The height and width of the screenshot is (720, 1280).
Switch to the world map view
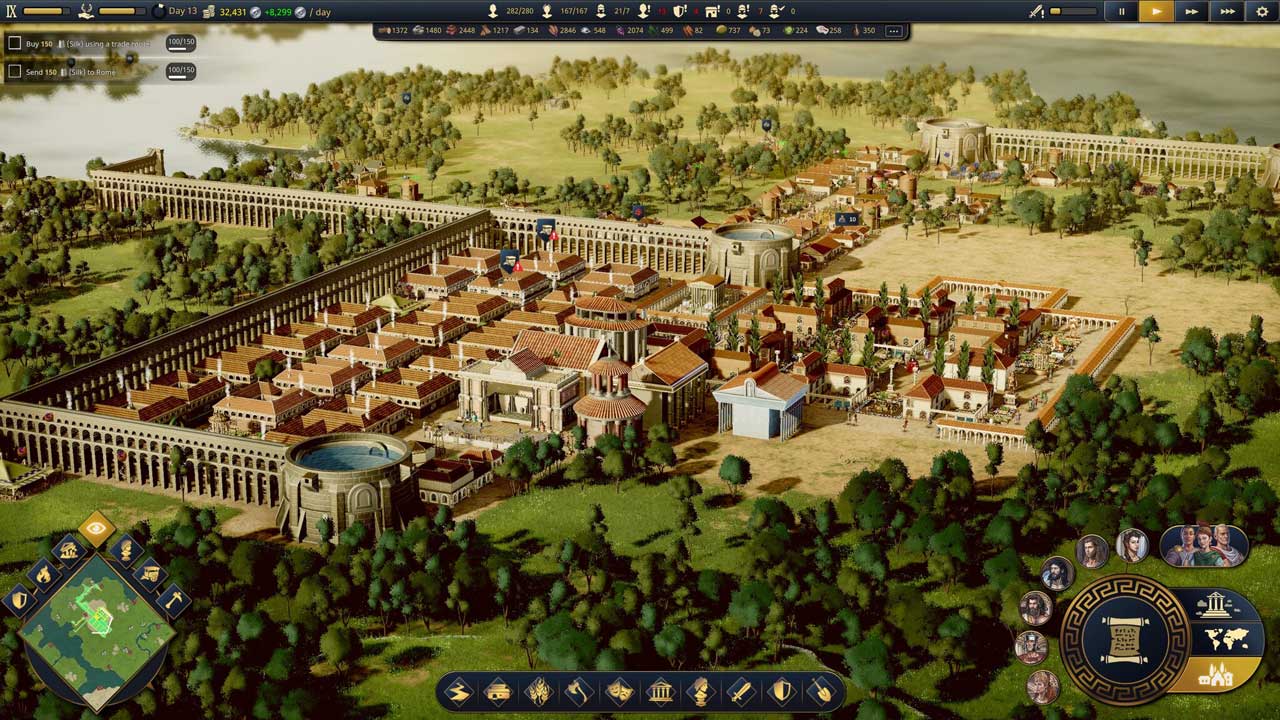tap(1226, 639)
